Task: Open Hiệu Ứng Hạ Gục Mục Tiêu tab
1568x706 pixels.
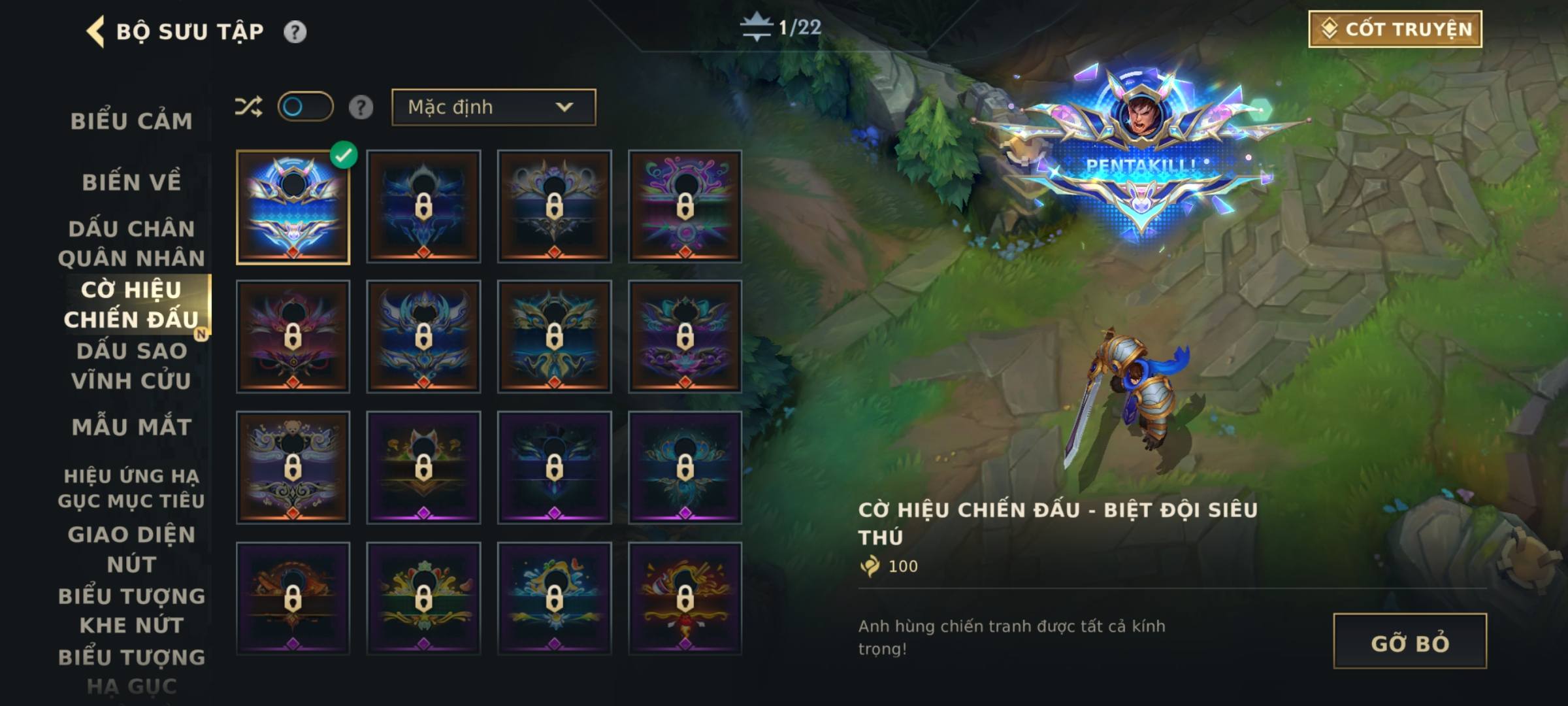Action: pyautogui.click(x=131, y=488)
